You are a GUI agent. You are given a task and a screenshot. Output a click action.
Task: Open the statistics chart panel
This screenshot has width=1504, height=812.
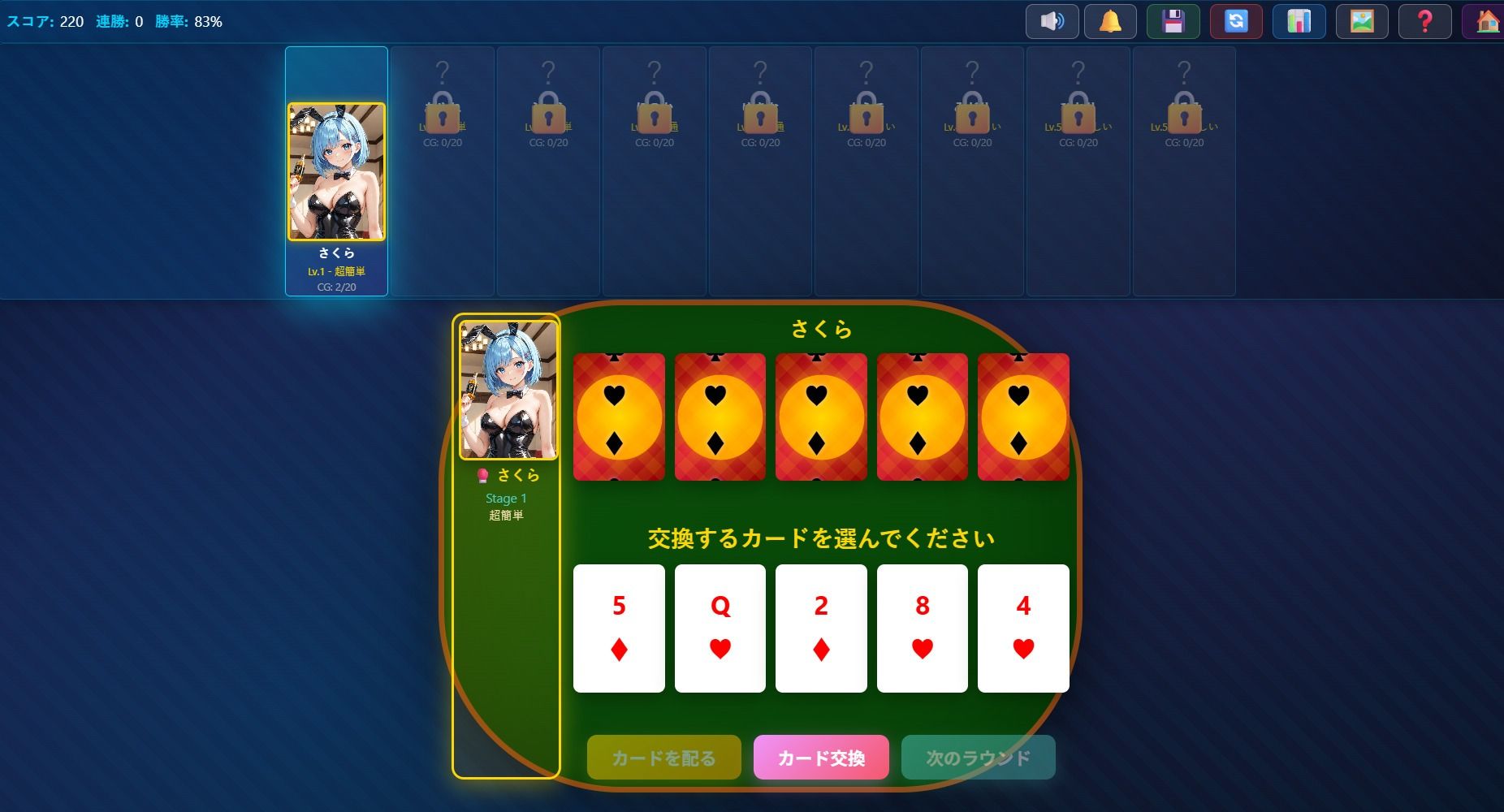pyautogui.click(x=1299, y=20)
